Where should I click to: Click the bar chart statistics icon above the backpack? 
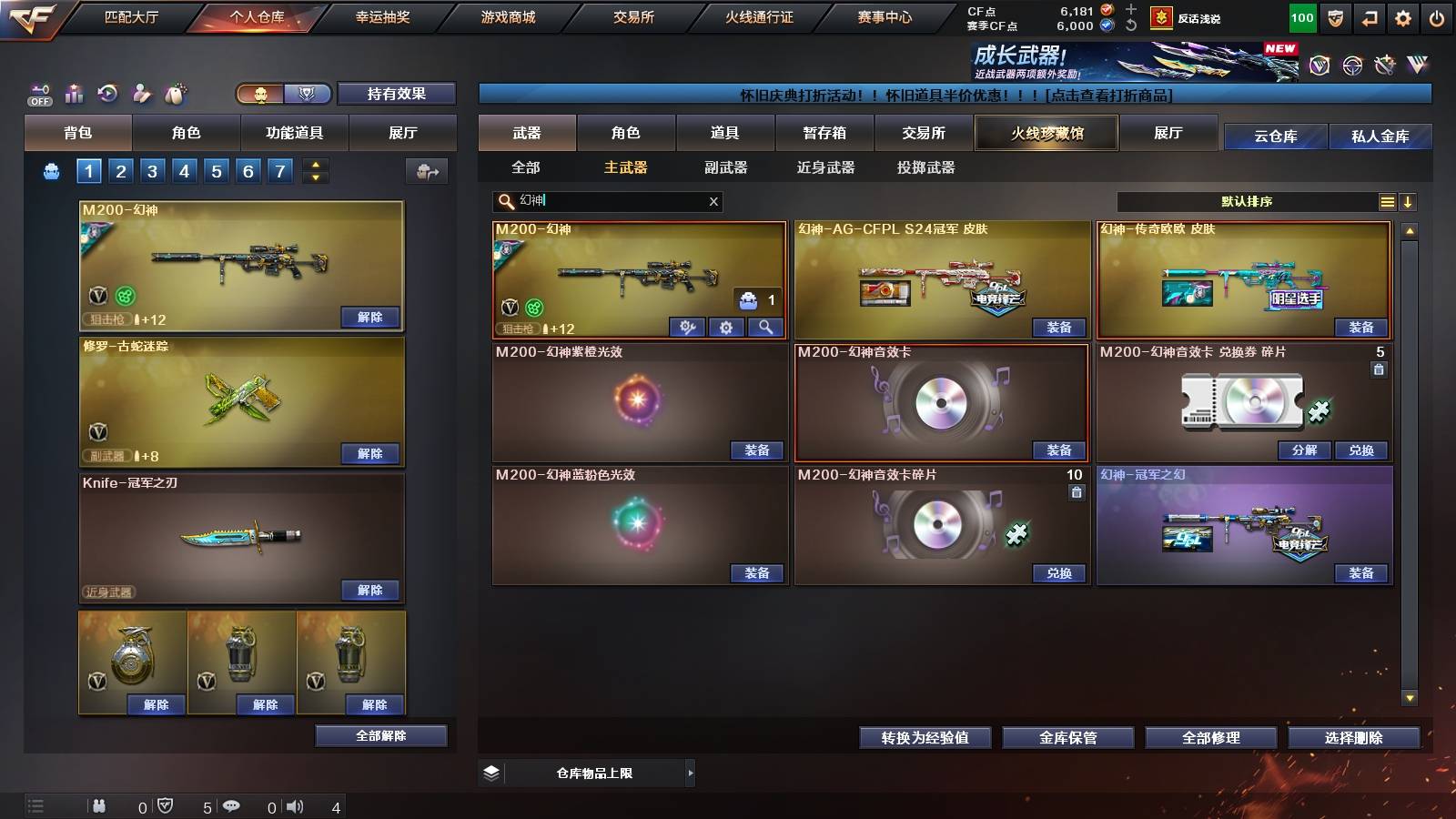(74, 94)
